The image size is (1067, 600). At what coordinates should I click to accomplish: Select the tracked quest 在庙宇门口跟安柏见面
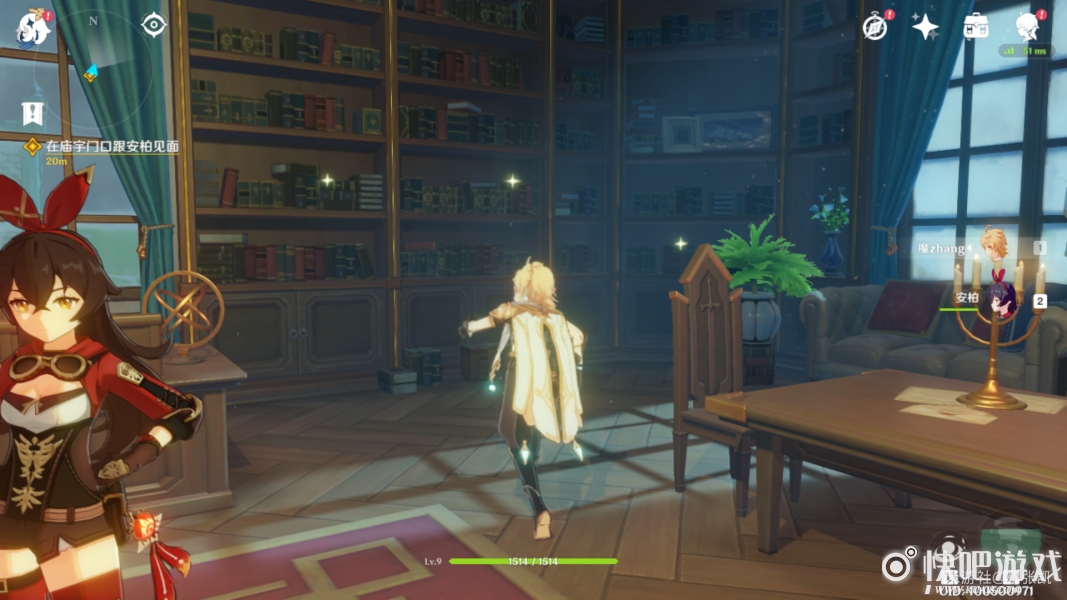[x=110, y=146]
